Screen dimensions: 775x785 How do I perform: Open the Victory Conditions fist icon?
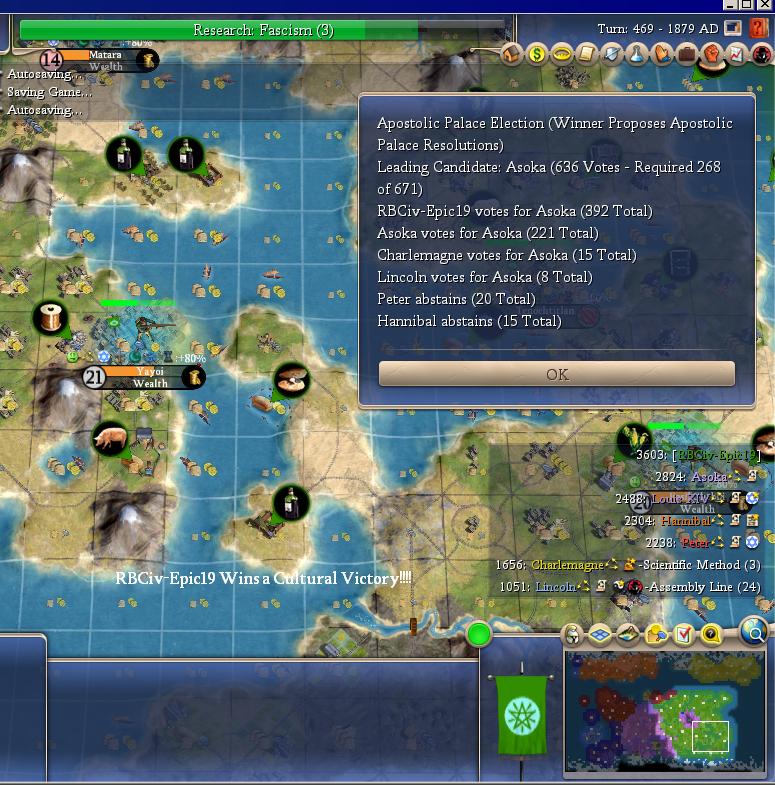[711, 54]
